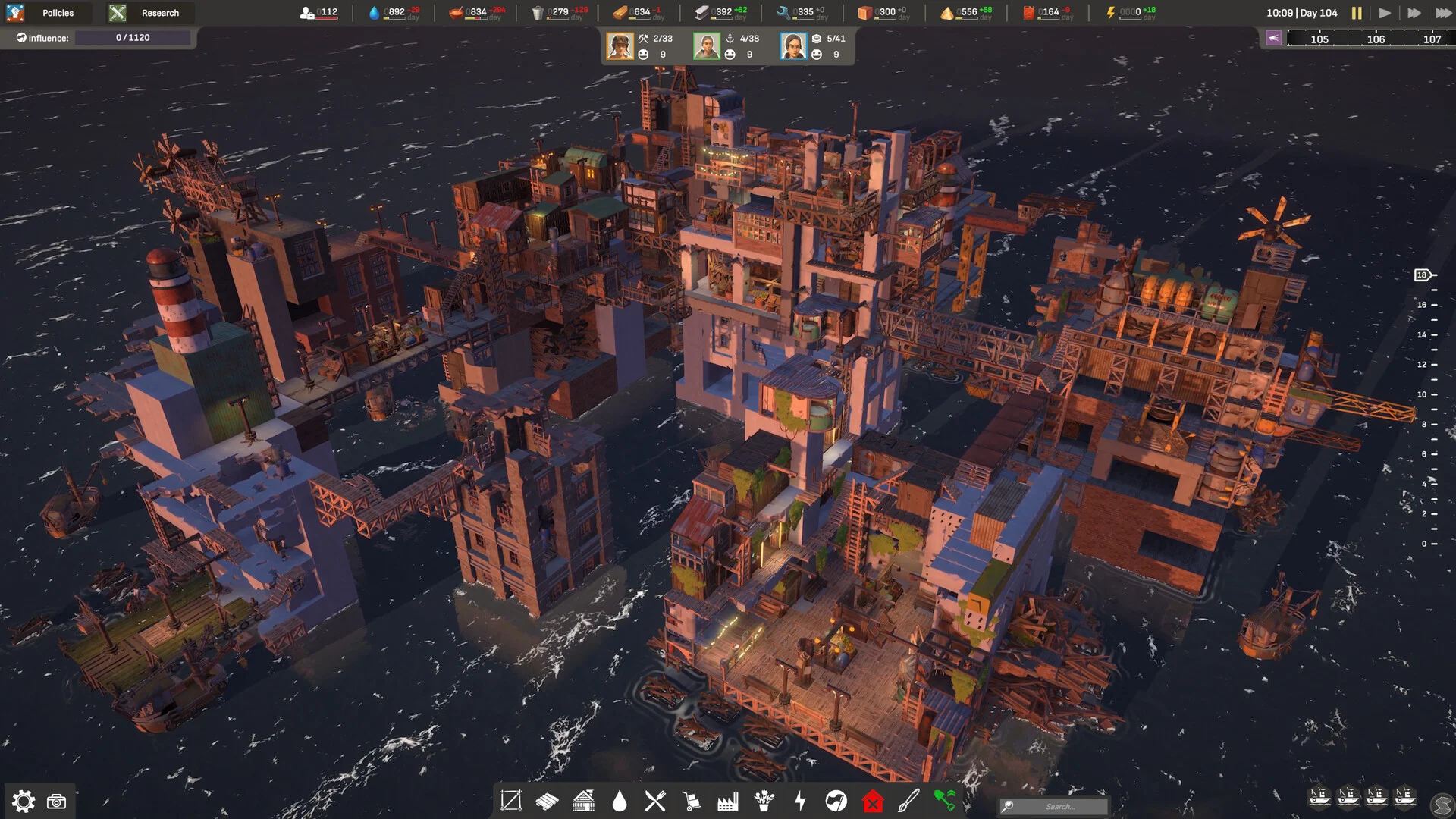Activate the camera photo mode icon
The height and width of the screenshot is (819, 1456).
pyautogui.click(x=57, y=802)
